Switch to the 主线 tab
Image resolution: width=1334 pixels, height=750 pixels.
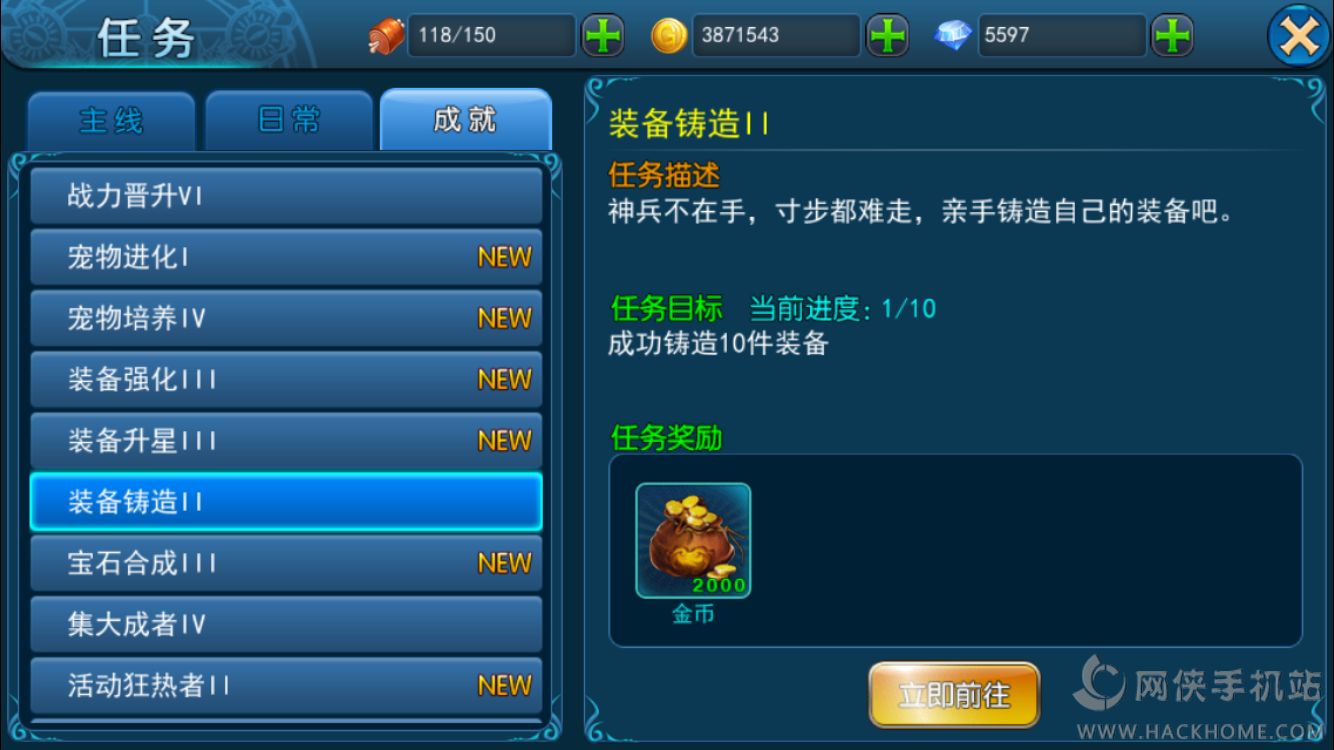(111, 118)
